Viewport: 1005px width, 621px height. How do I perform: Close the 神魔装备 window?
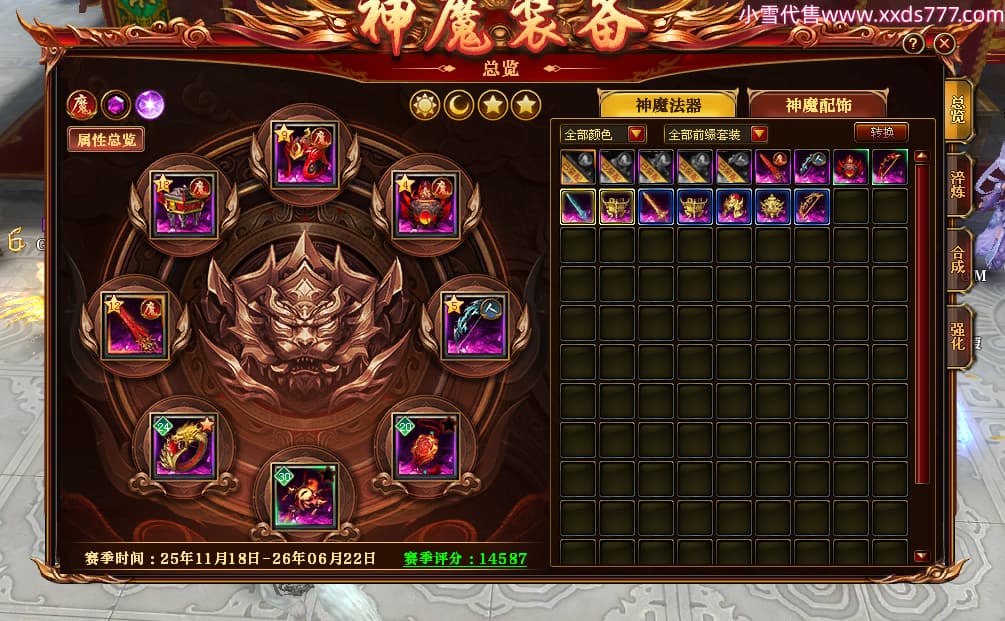click(943, 44)
